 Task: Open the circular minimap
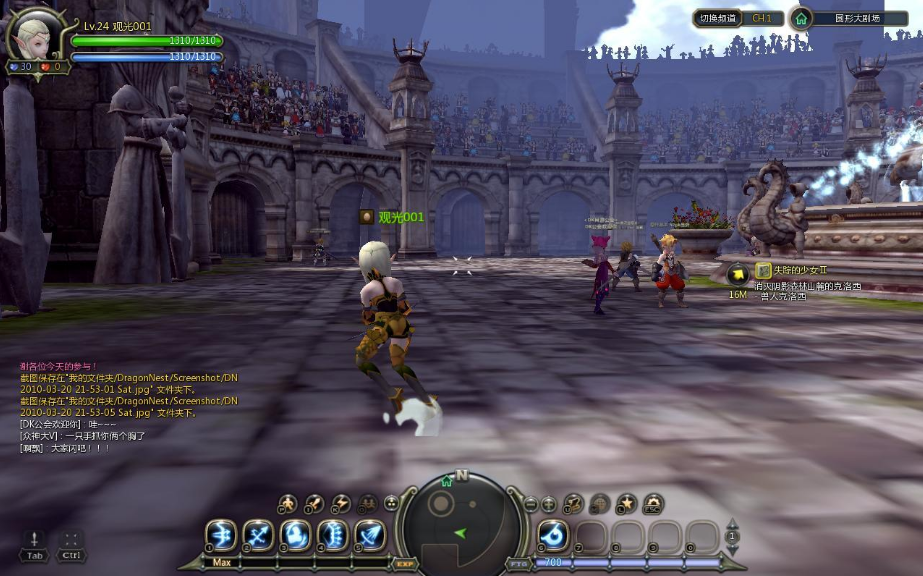[461, 518]
